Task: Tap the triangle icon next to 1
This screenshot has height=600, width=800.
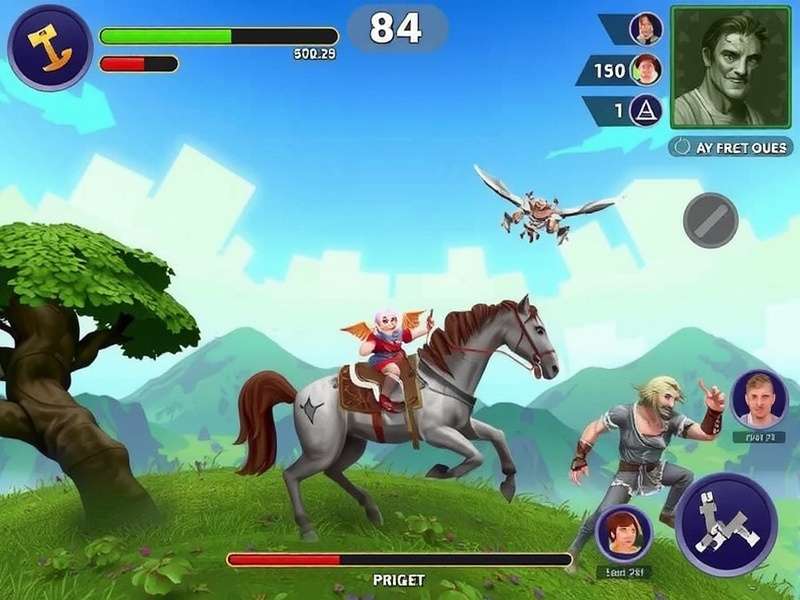Action: tap(646, 110)
